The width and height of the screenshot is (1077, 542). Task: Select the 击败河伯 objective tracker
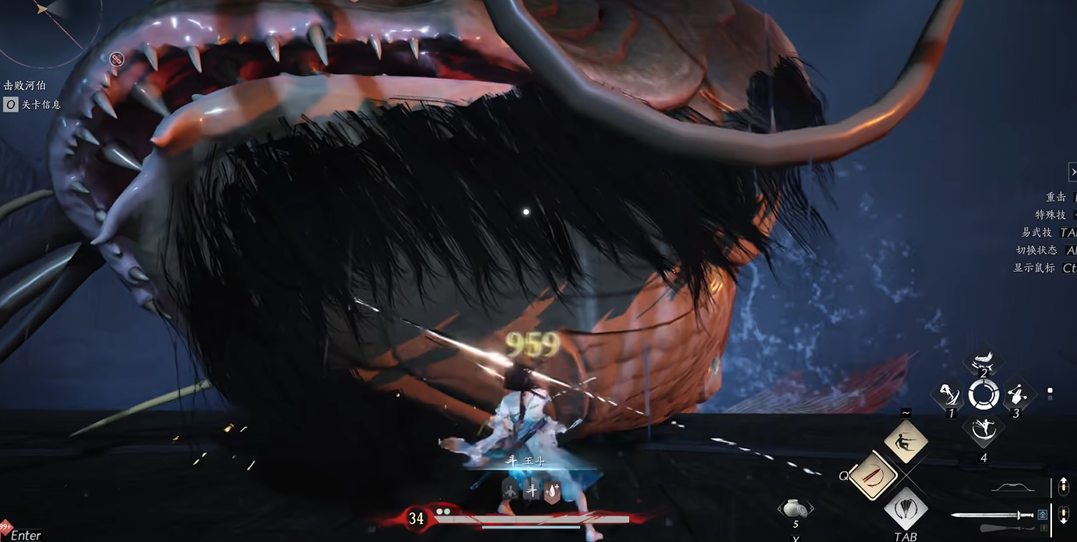[x=25, y=86]
